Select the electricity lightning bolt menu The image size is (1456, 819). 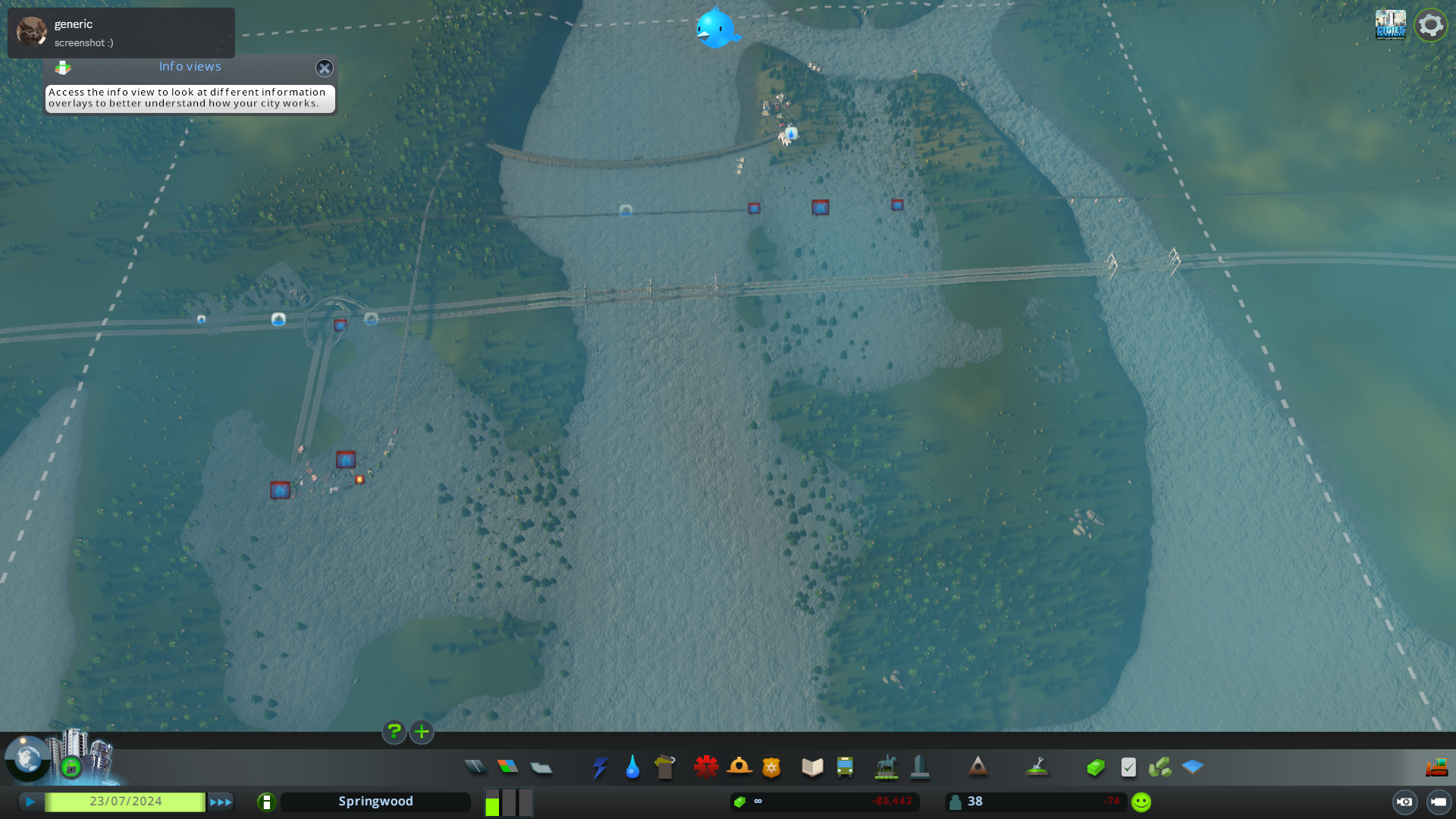pyautogui.click(x=600, y=767)
